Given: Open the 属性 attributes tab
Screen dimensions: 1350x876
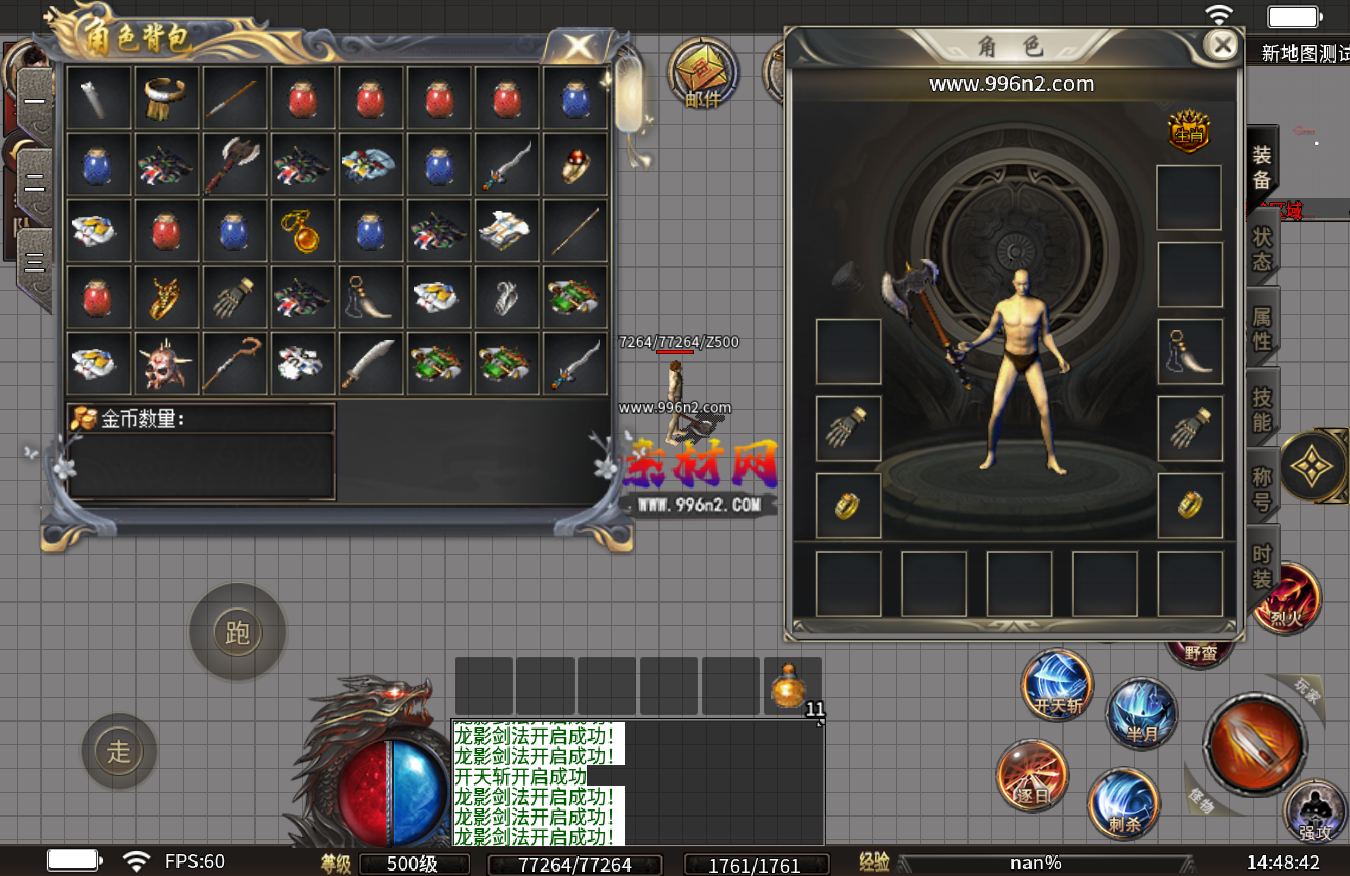Looking at the screenshot, I should click(x=1263, y=329).
